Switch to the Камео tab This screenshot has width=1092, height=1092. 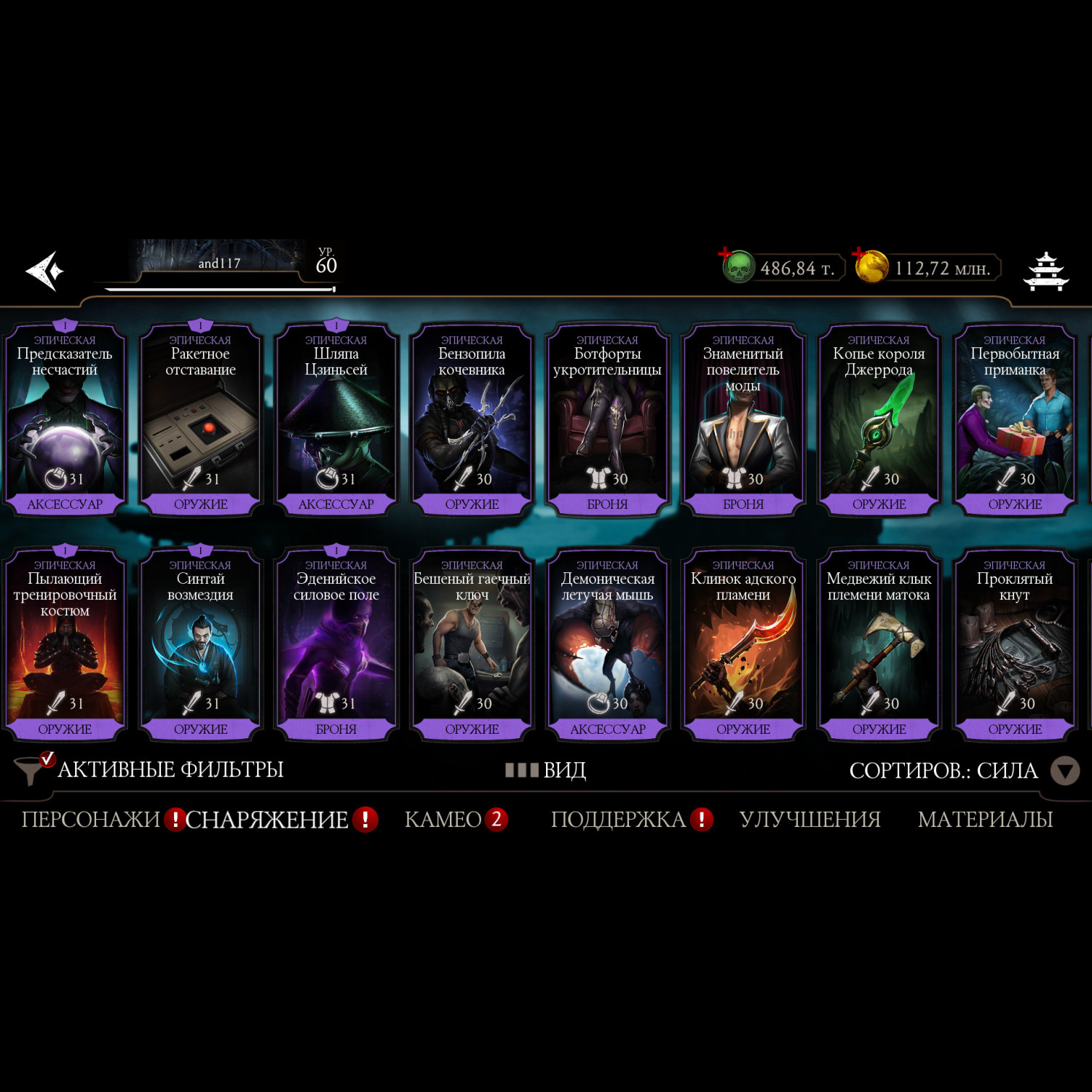pos(443,820)
